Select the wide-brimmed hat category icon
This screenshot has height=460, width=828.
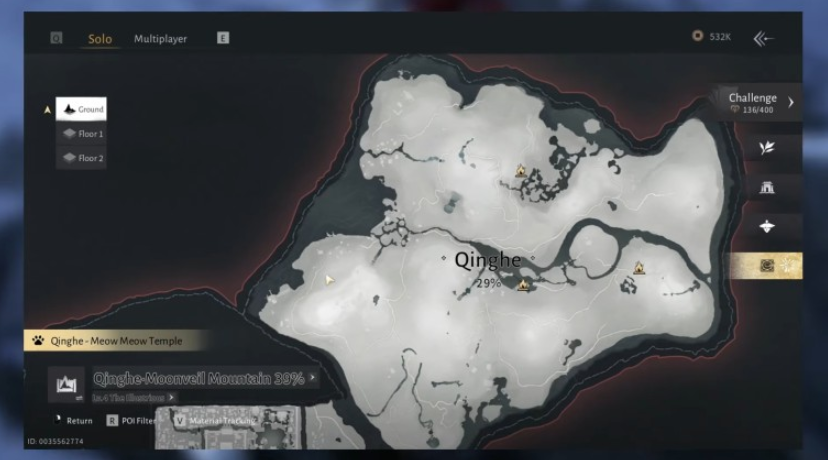767,227
